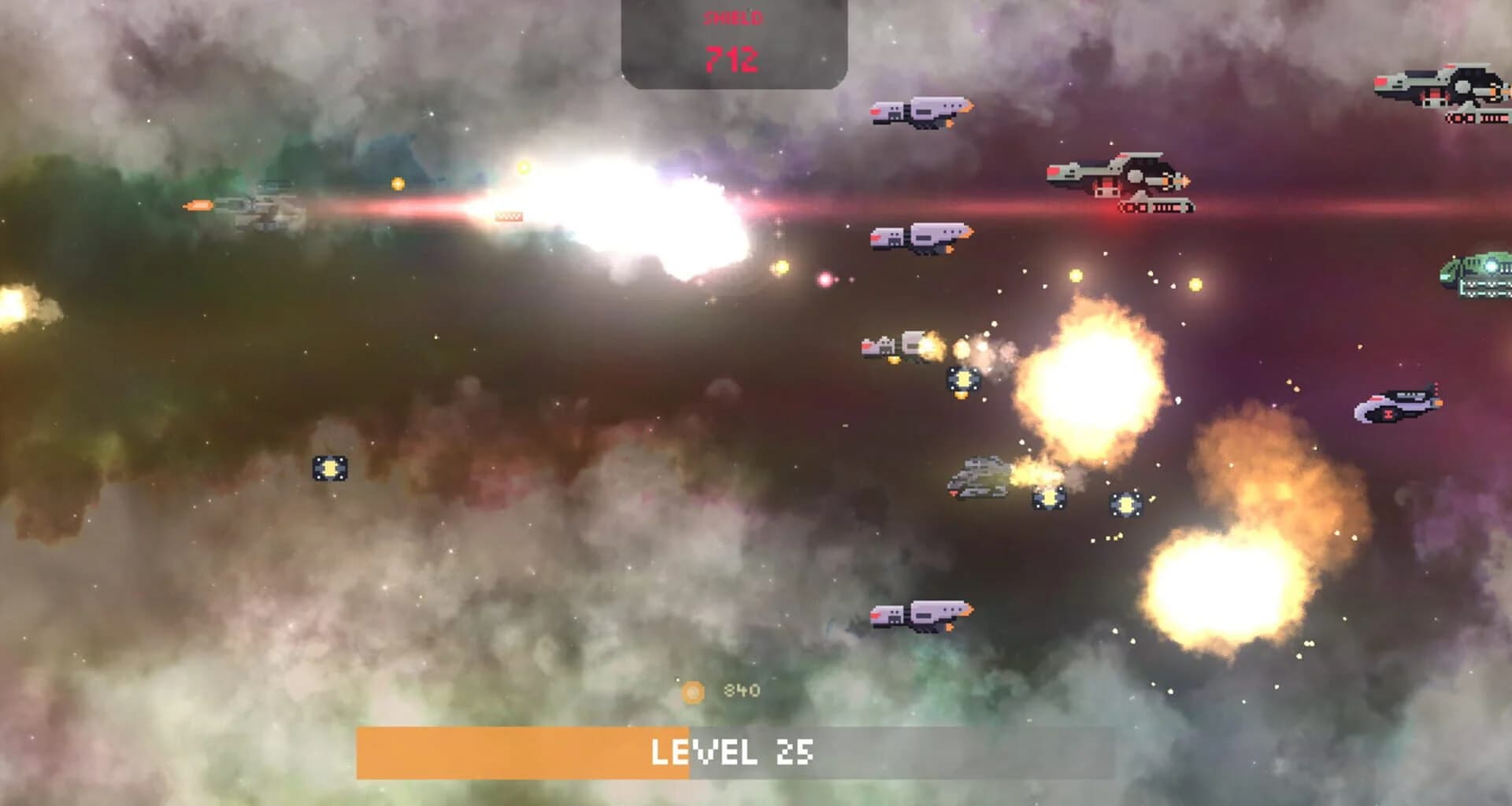Click the mine below the central explosion
Screen dimensions: 1512x806
tap(1126, 502)
